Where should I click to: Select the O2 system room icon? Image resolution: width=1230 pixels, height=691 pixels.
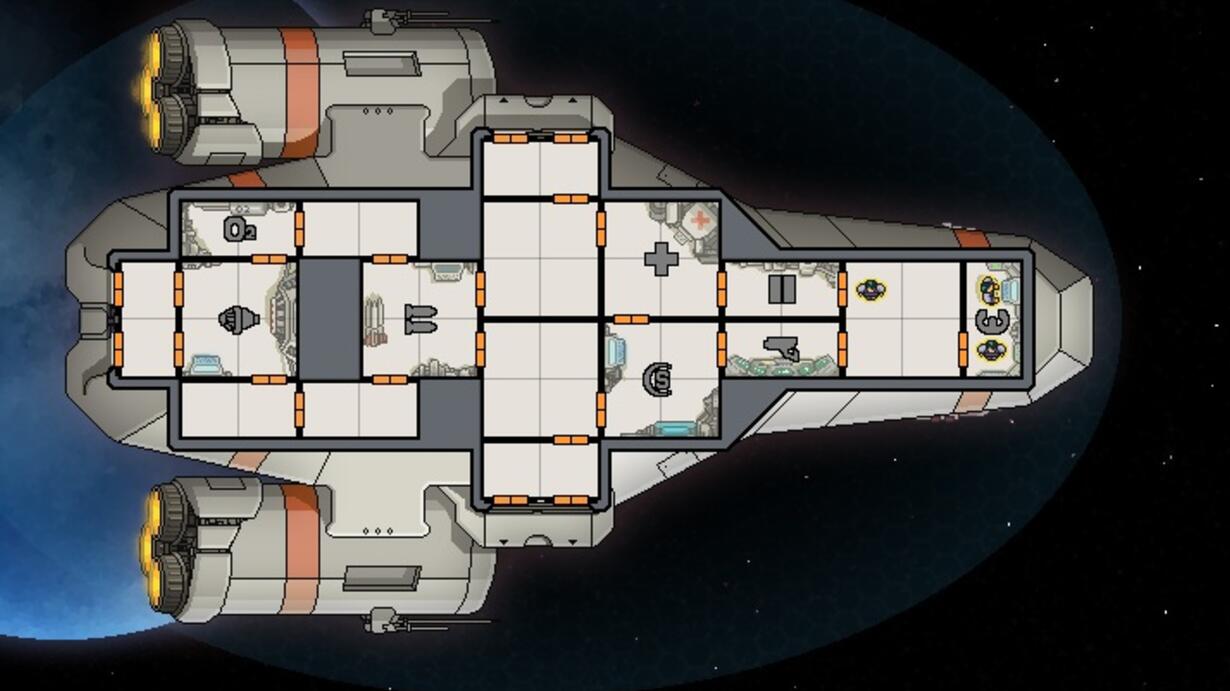point(239,230)
